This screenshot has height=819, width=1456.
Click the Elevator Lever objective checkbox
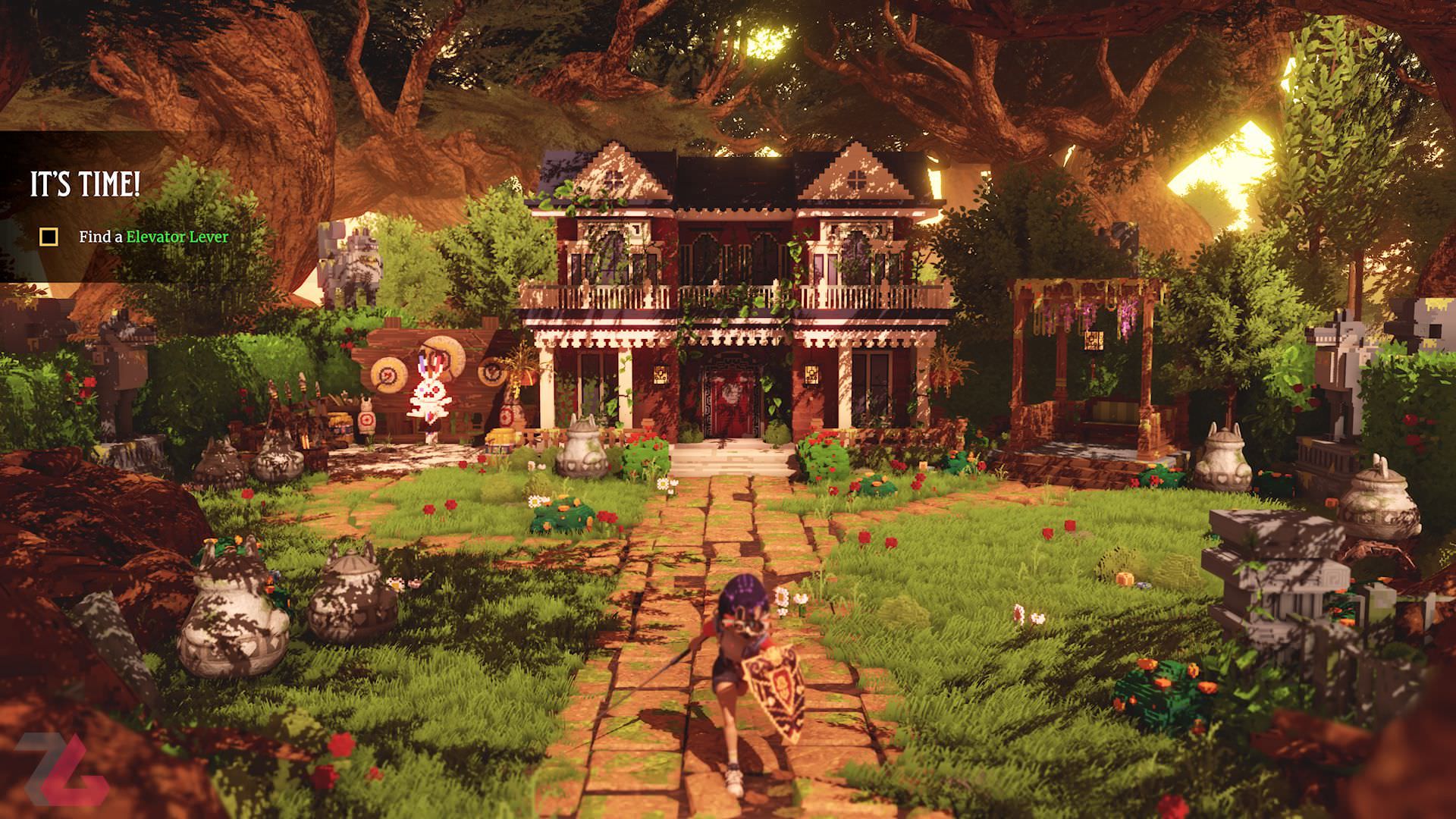coord(49,237)
